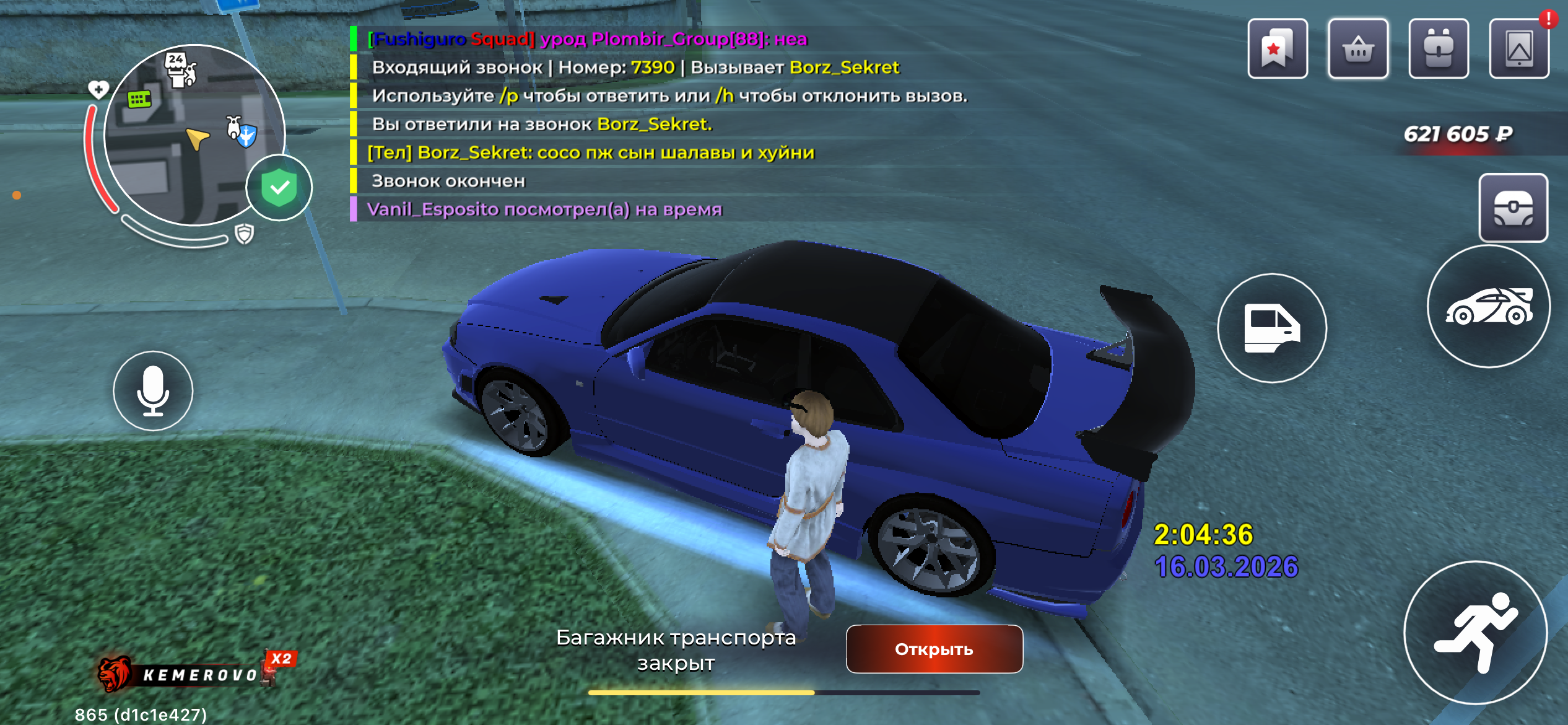Image resolution: width=1568 pixels, height=725 pixels.
Task: Open the shopping basket store icon
Action: pos(1358,49)
